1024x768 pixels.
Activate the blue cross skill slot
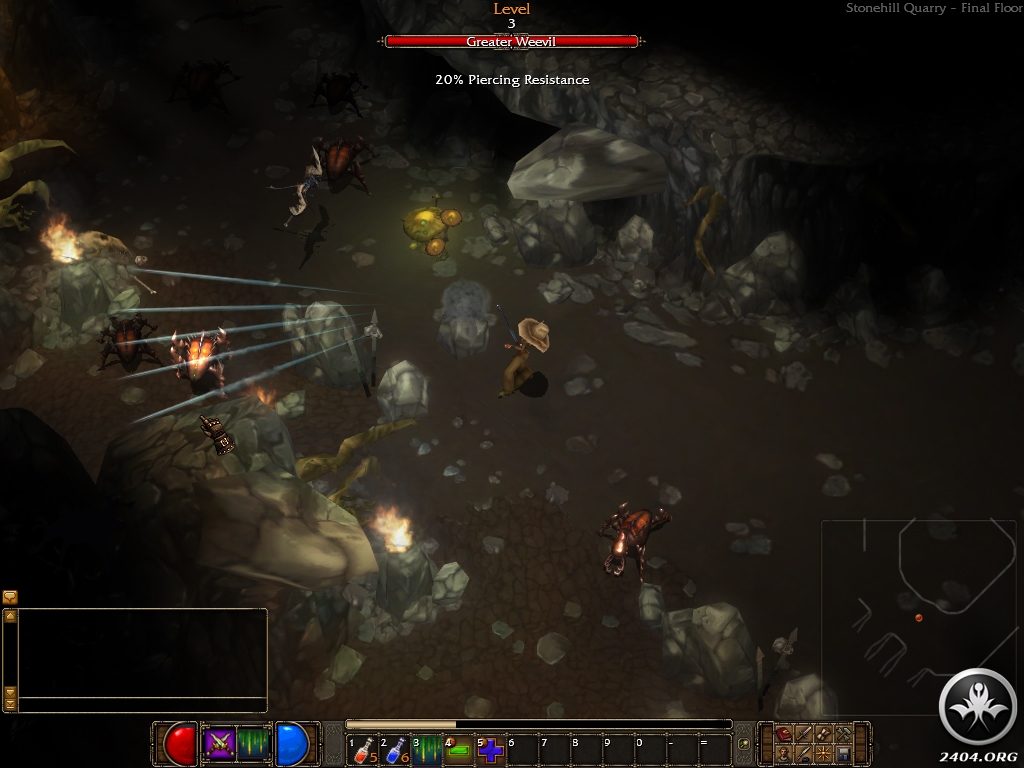click(x=491, y=749)
